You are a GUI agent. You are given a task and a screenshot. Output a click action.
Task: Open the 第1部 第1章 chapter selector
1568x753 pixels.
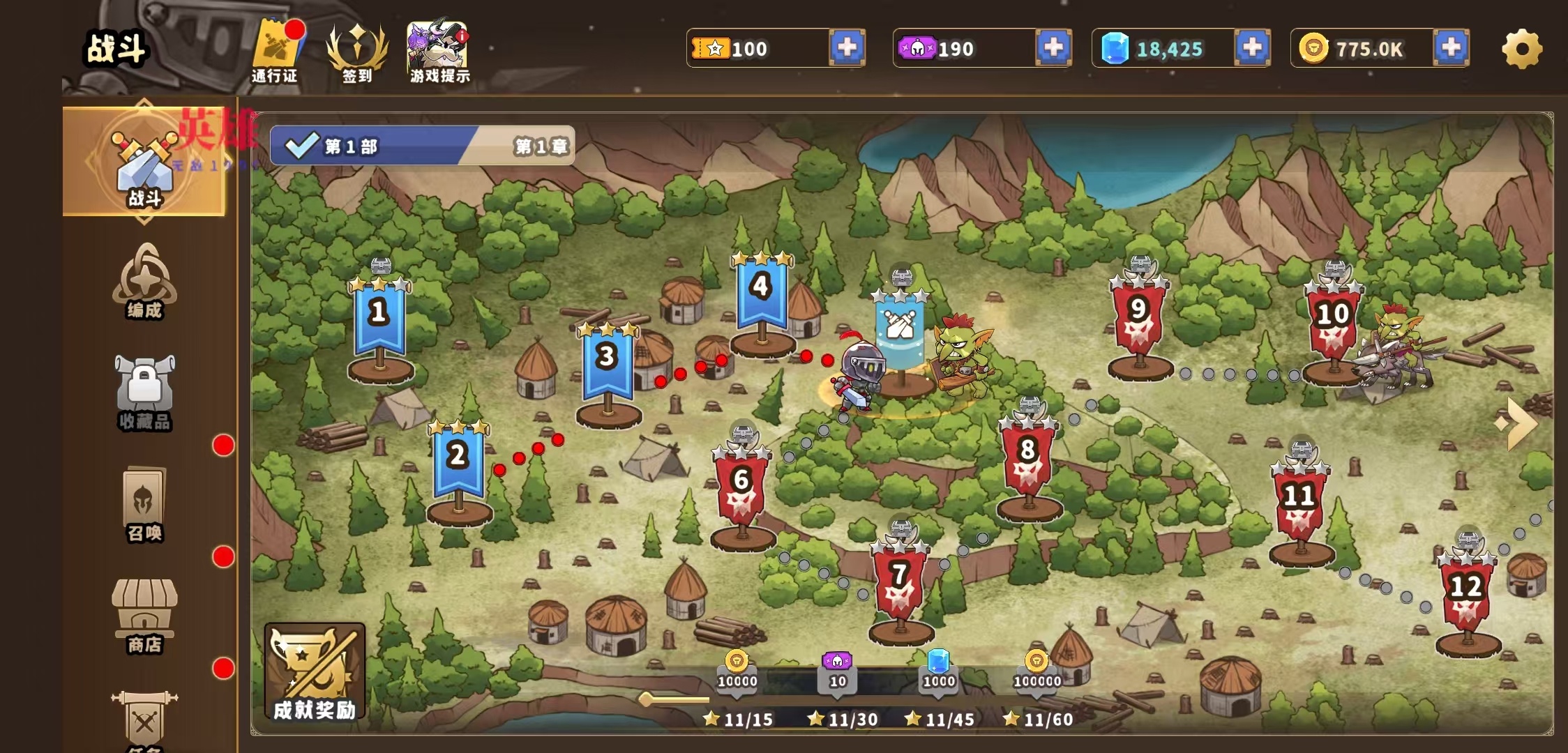click(422, 146)
